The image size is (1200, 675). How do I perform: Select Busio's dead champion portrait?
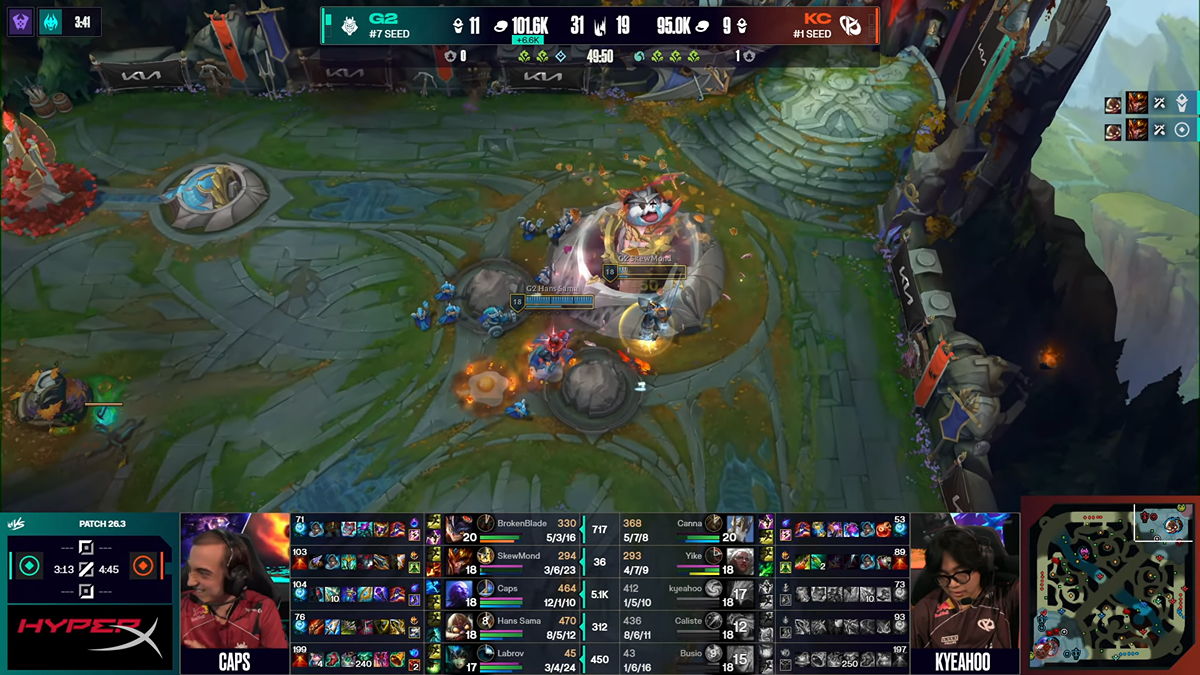coord(740,658)
